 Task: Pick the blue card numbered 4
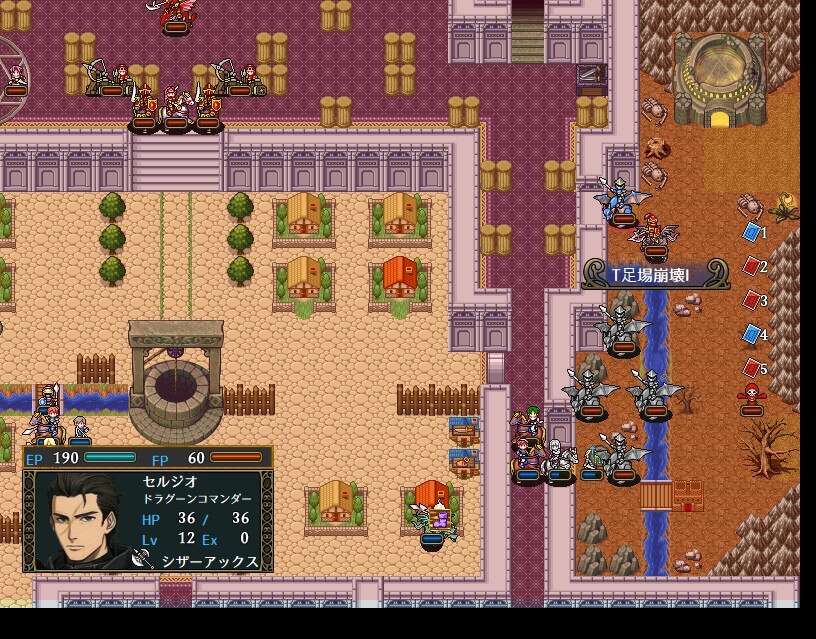coord(752,334)
